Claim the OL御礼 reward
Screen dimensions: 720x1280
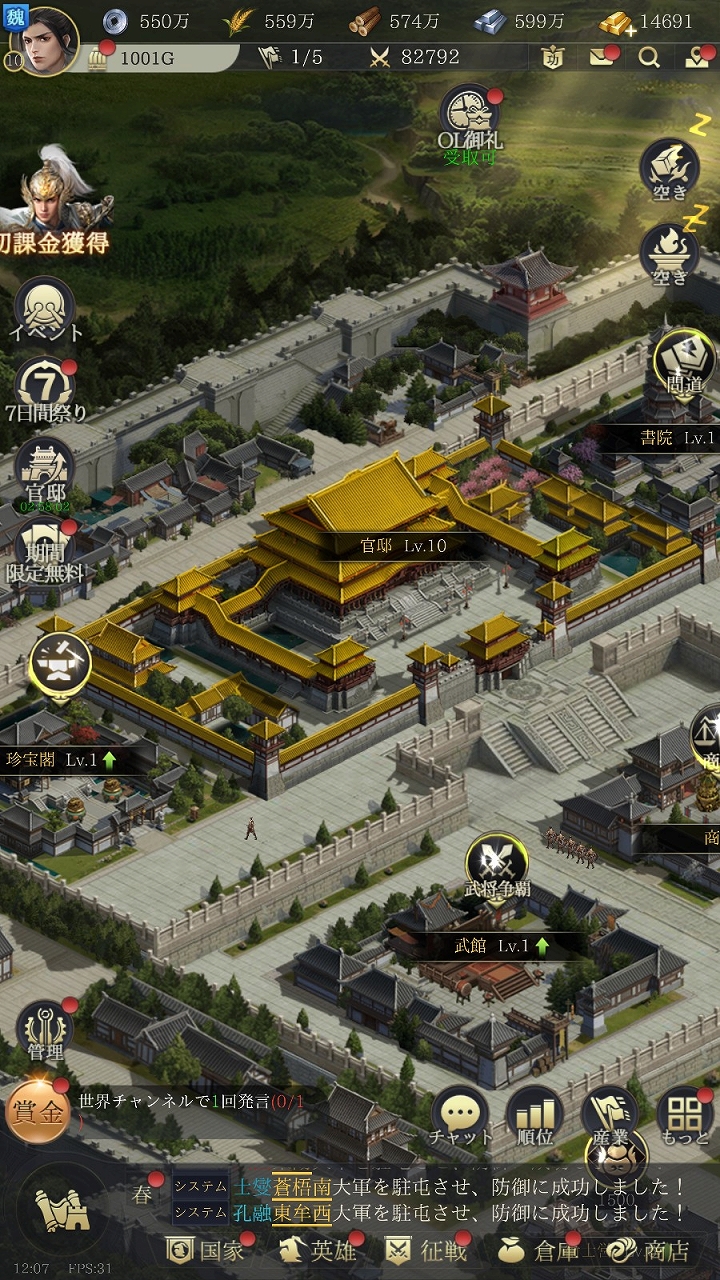pos(471,117)
